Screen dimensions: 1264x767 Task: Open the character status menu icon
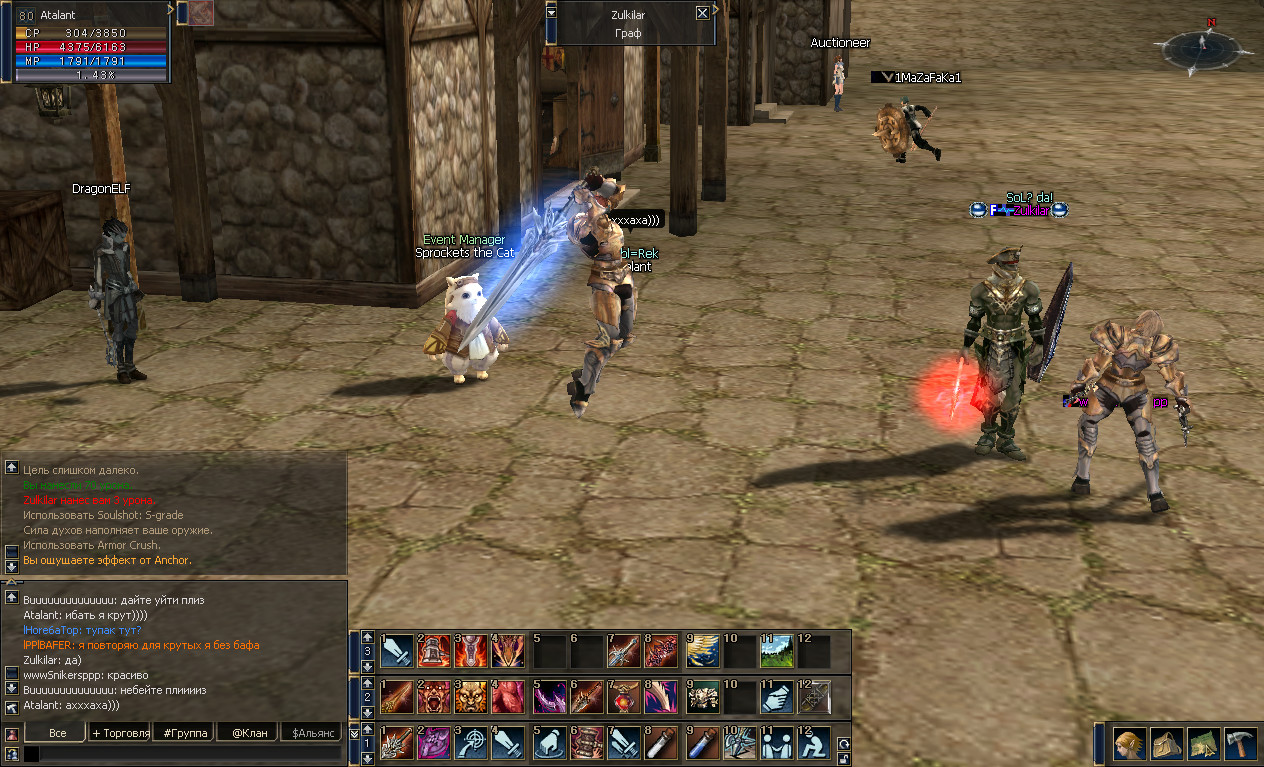[1130, 744]
